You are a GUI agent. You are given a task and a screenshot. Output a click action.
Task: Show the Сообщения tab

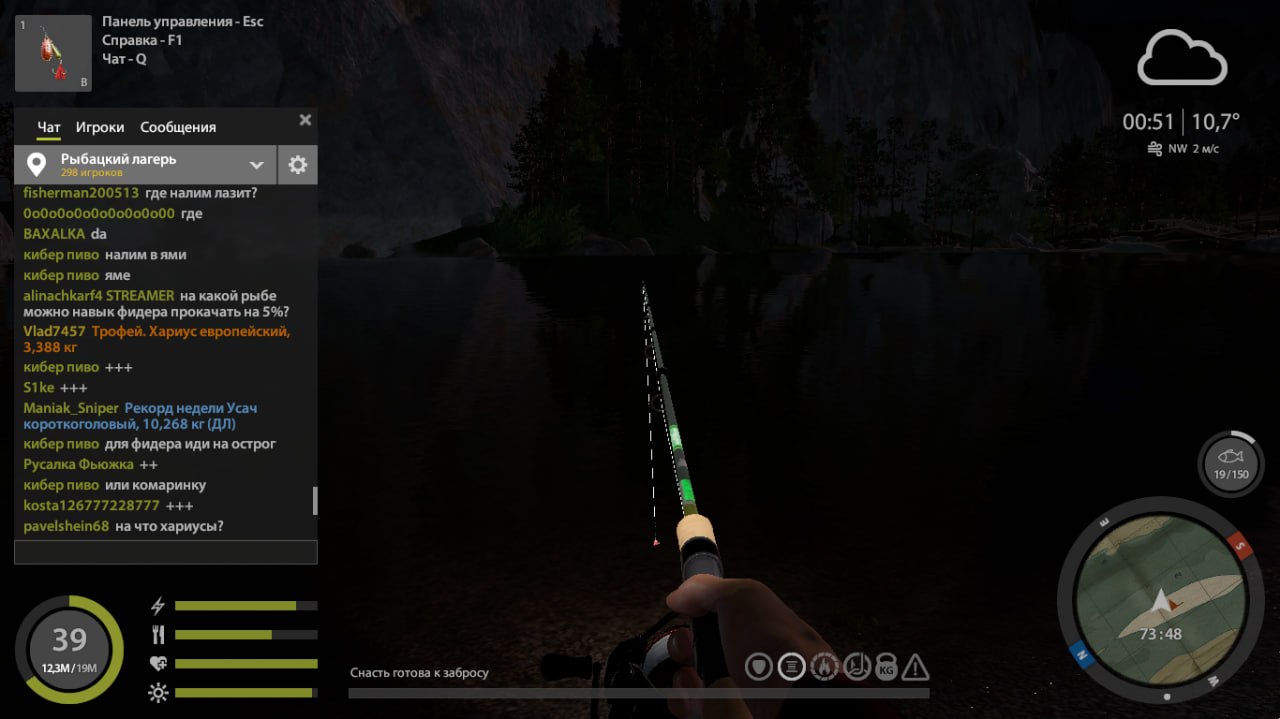tap(178, 127)
